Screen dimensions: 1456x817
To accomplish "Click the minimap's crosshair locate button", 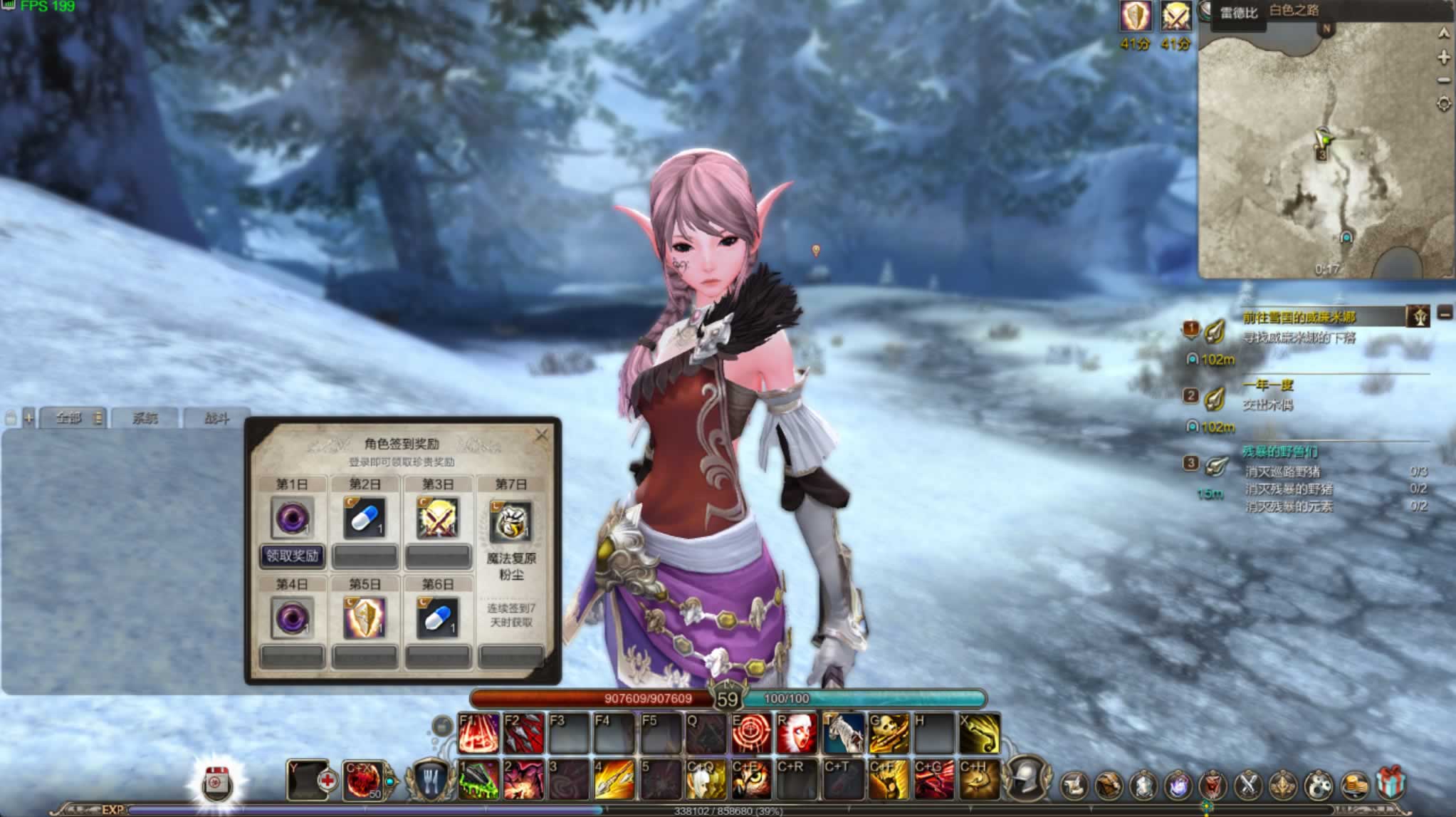I will tap(1443, 105).
